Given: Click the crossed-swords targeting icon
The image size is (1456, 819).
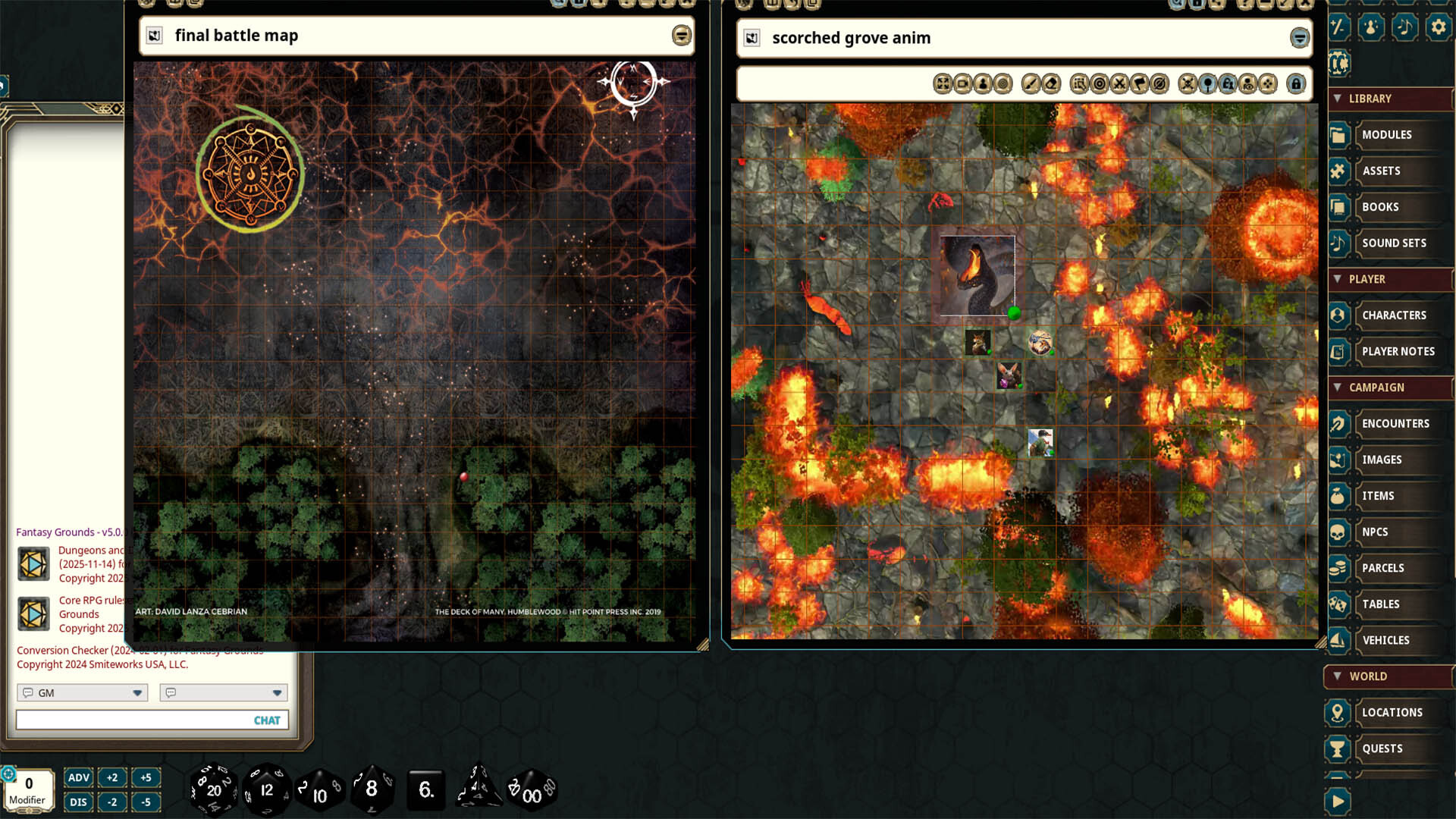Looking at the screenshot, I should [x=1120, y=84].
